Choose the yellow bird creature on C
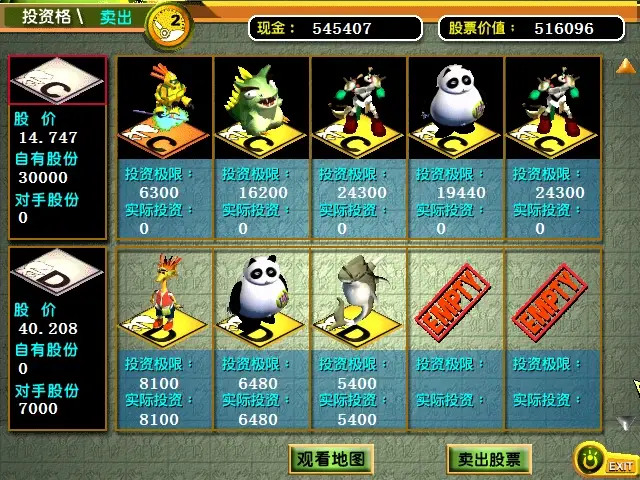Image resolution: width=640 pixels, height=480 pixels. tap(165, 105)
